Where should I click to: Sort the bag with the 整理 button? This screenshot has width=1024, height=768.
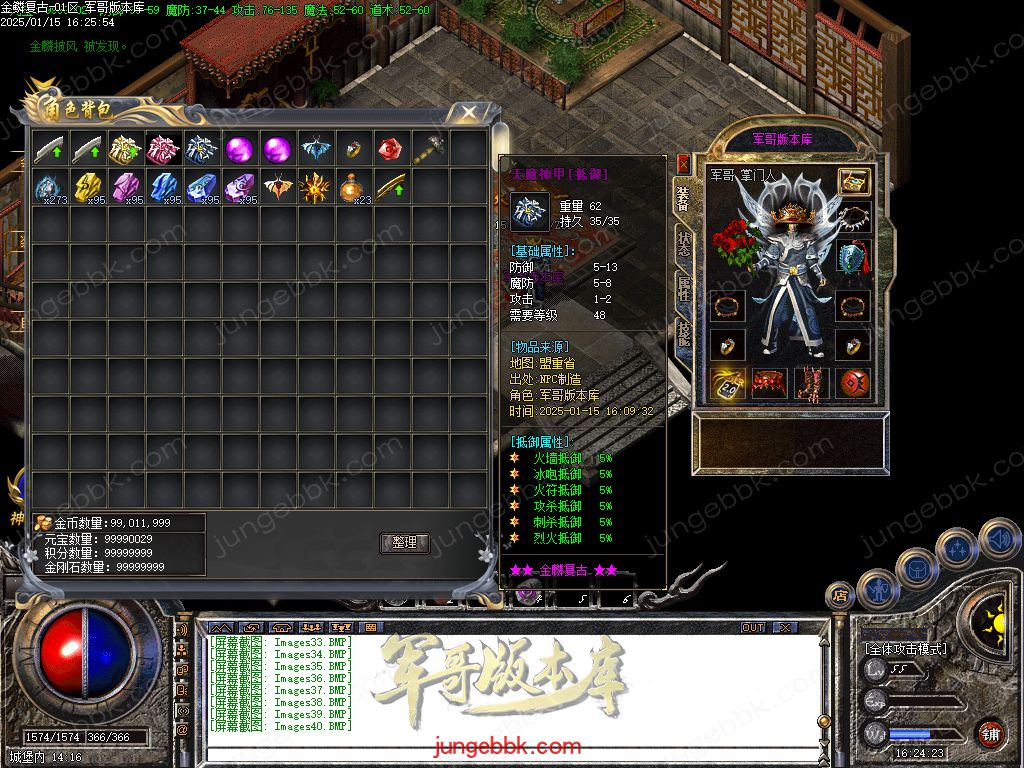coord(404,543)
